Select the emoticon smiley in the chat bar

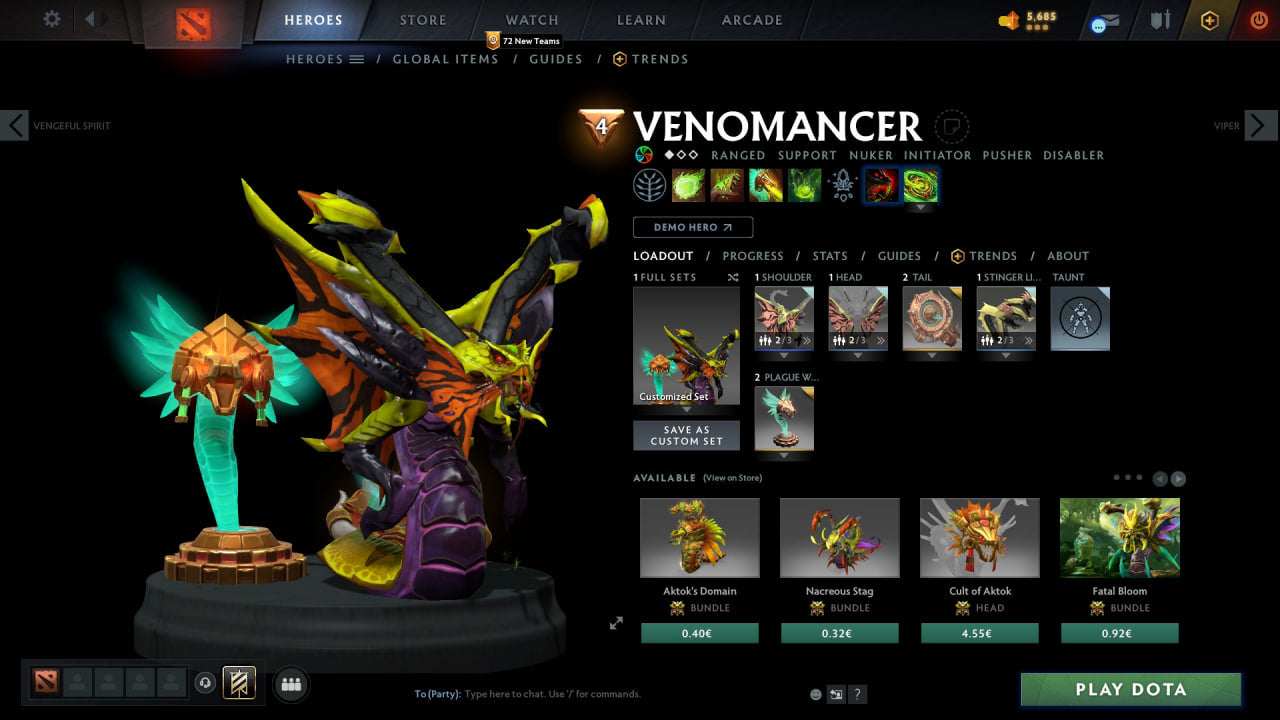pos(814,693)
